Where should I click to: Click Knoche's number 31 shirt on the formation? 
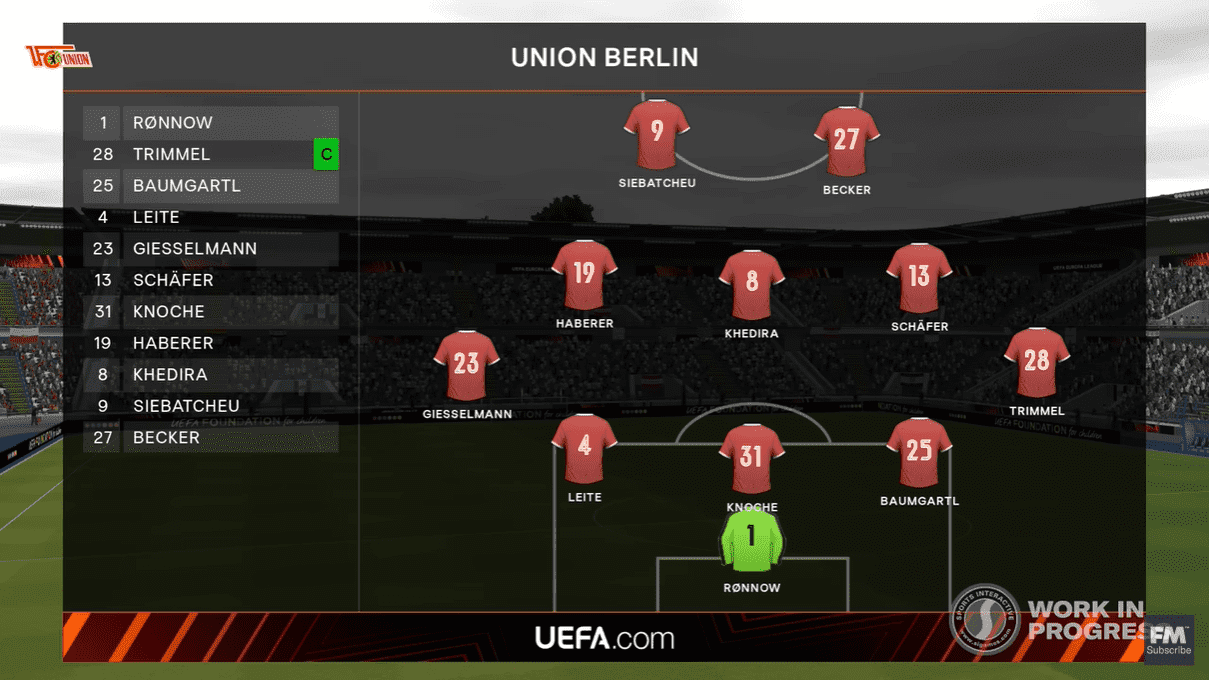(751, 458)
